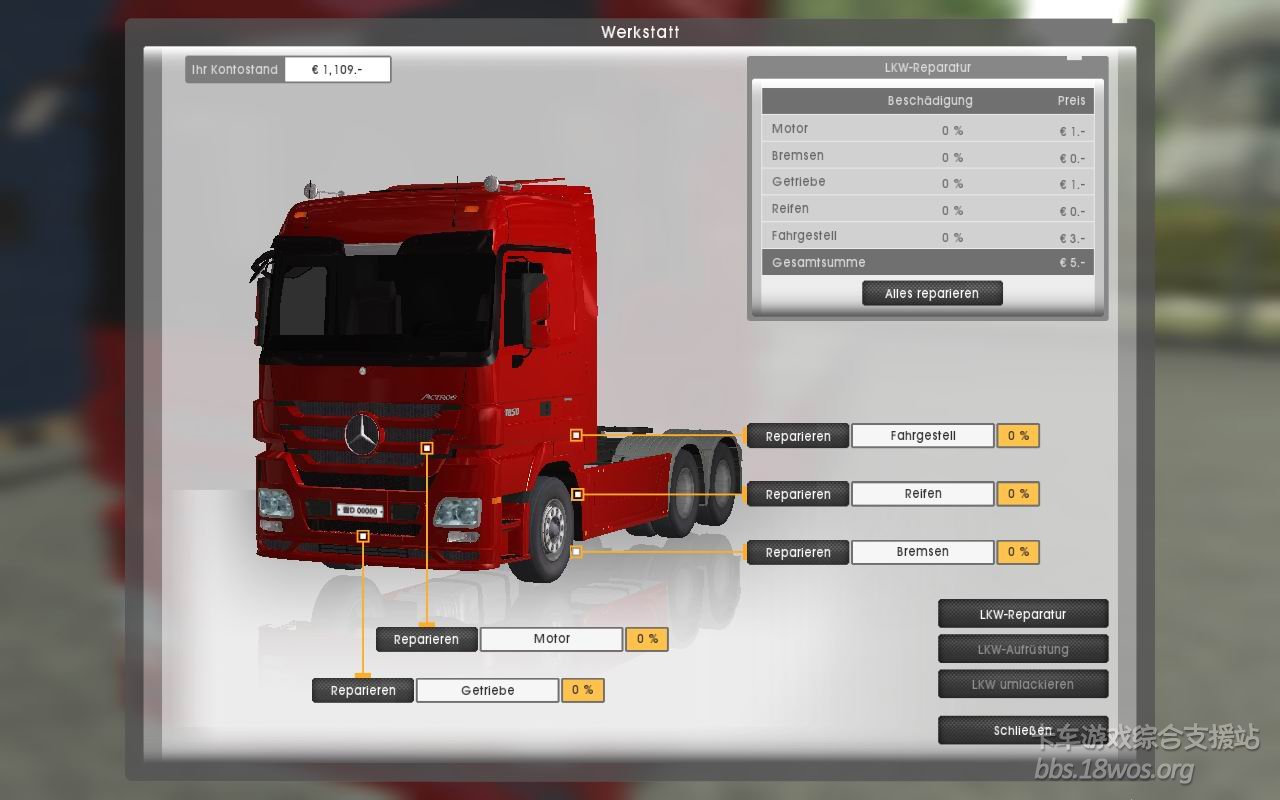This screenshot has height=800, width=1280.
Task: Close the workshop with Schließen
Action: coord(1022,730)
